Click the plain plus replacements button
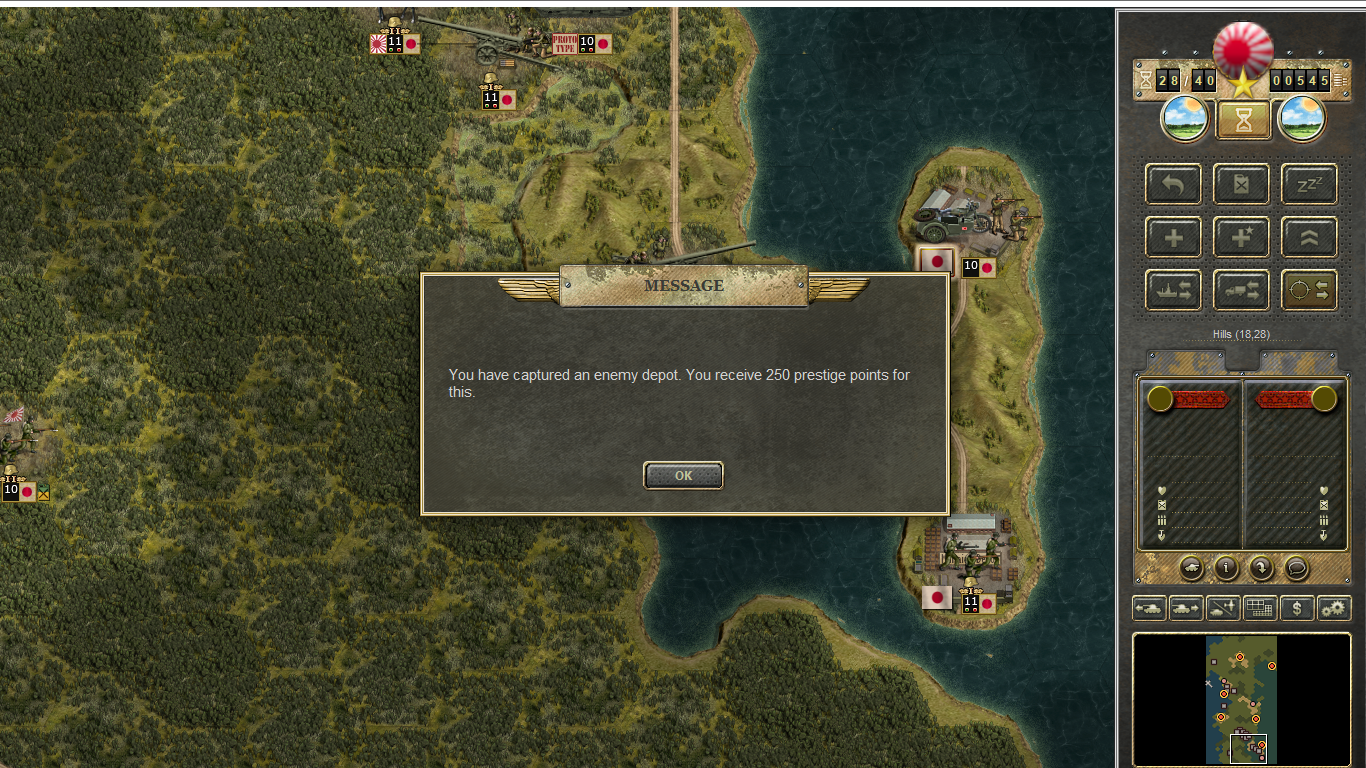Image resolution: width=1366 pixels, height=768 pixels. coord(1173,238)
